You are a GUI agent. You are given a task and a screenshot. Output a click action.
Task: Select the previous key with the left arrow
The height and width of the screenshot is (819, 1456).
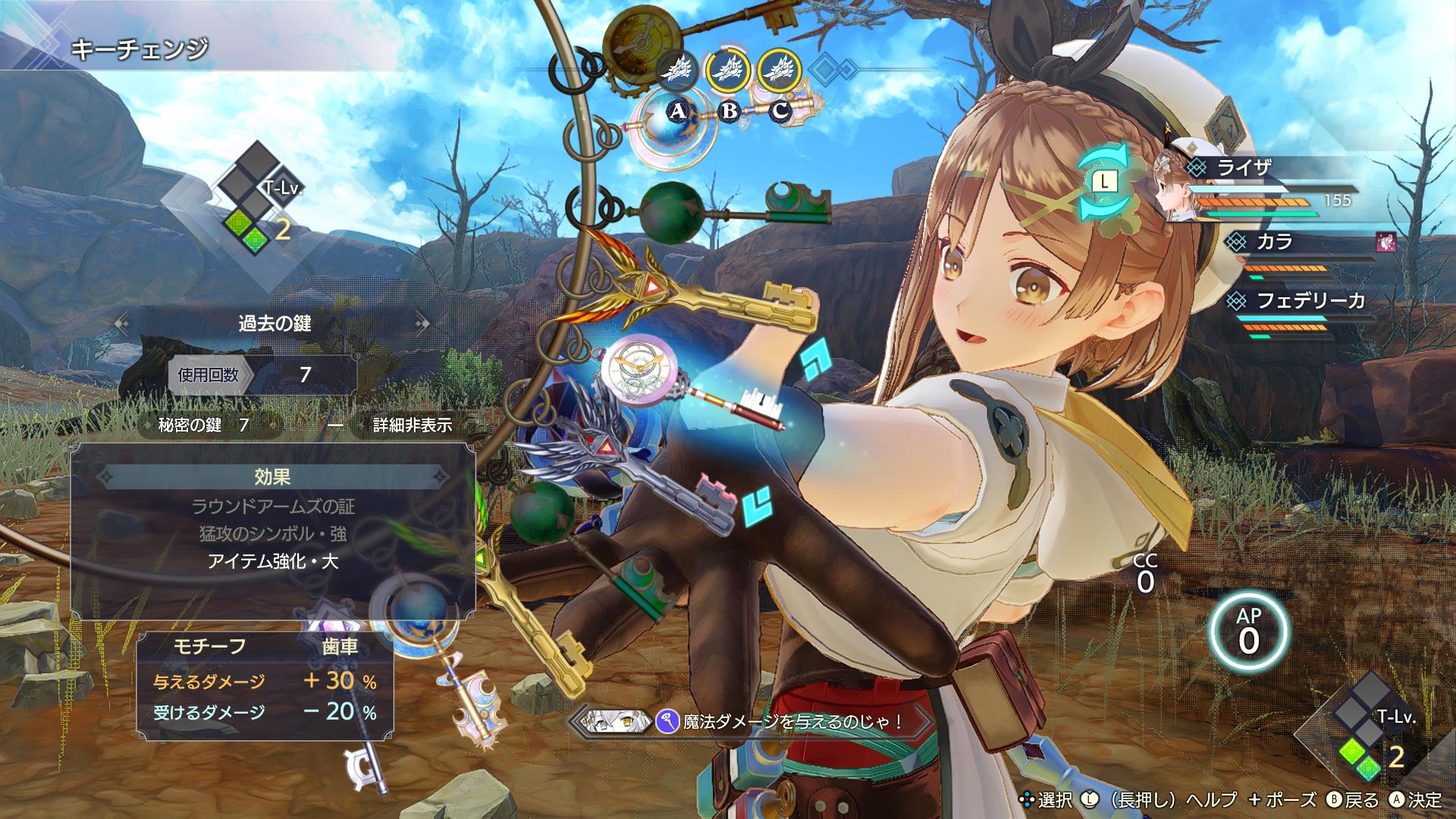[x=121, y=324]
